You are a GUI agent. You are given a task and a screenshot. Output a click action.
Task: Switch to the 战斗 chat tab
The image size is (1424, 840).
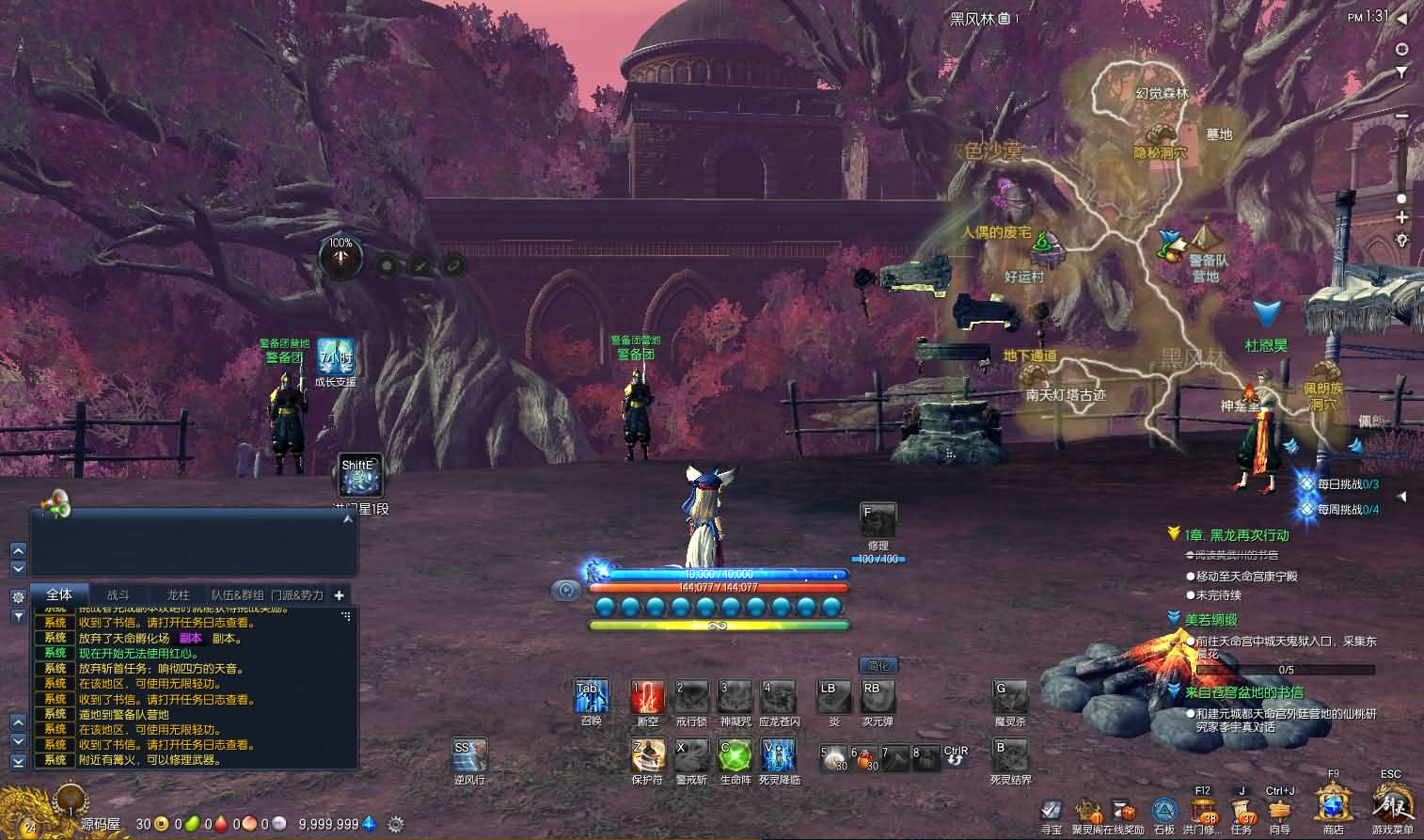(119, 594)
